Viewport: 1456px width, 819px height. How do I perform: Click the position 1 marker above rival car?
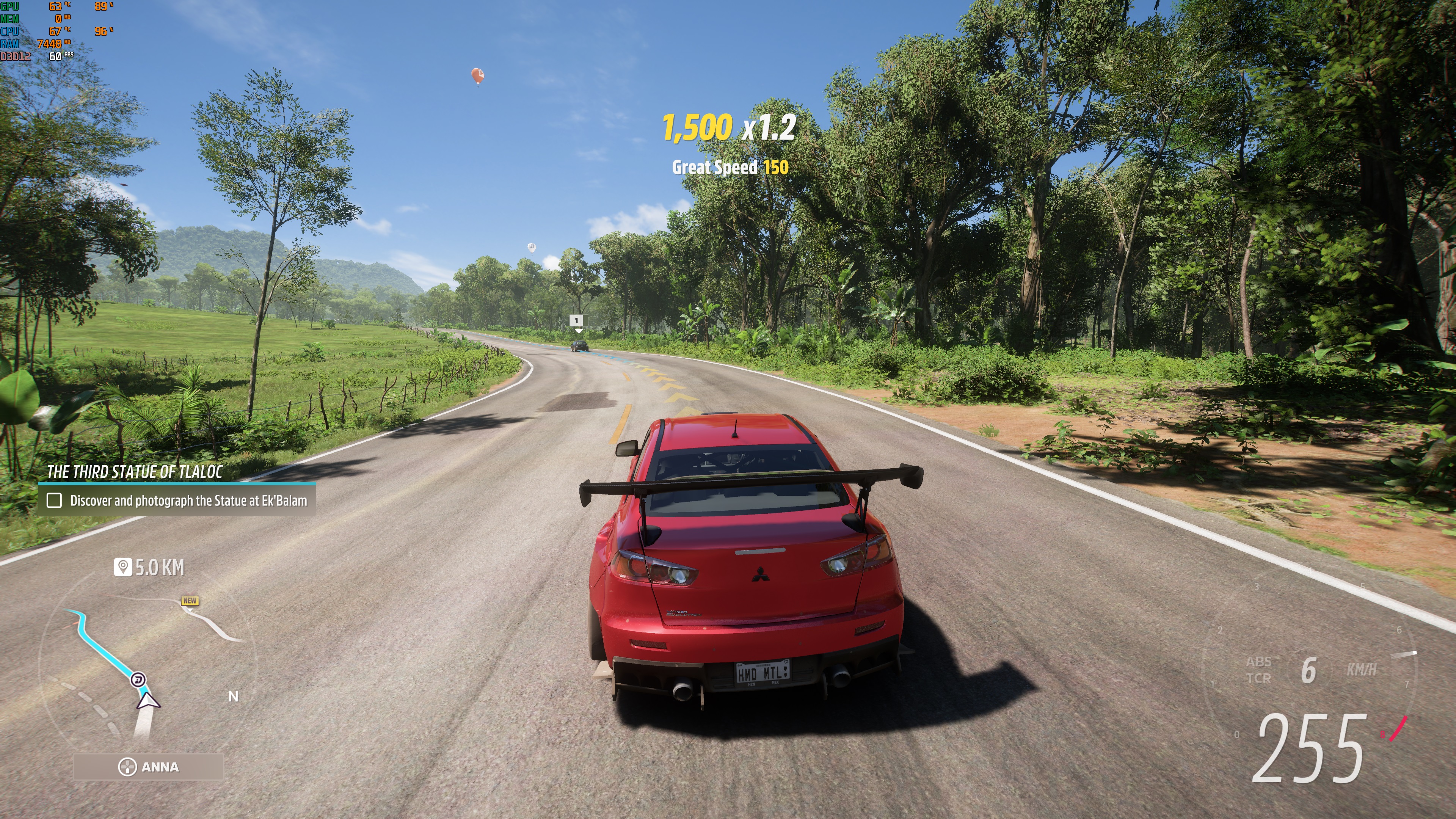click(x=576, y=320)
